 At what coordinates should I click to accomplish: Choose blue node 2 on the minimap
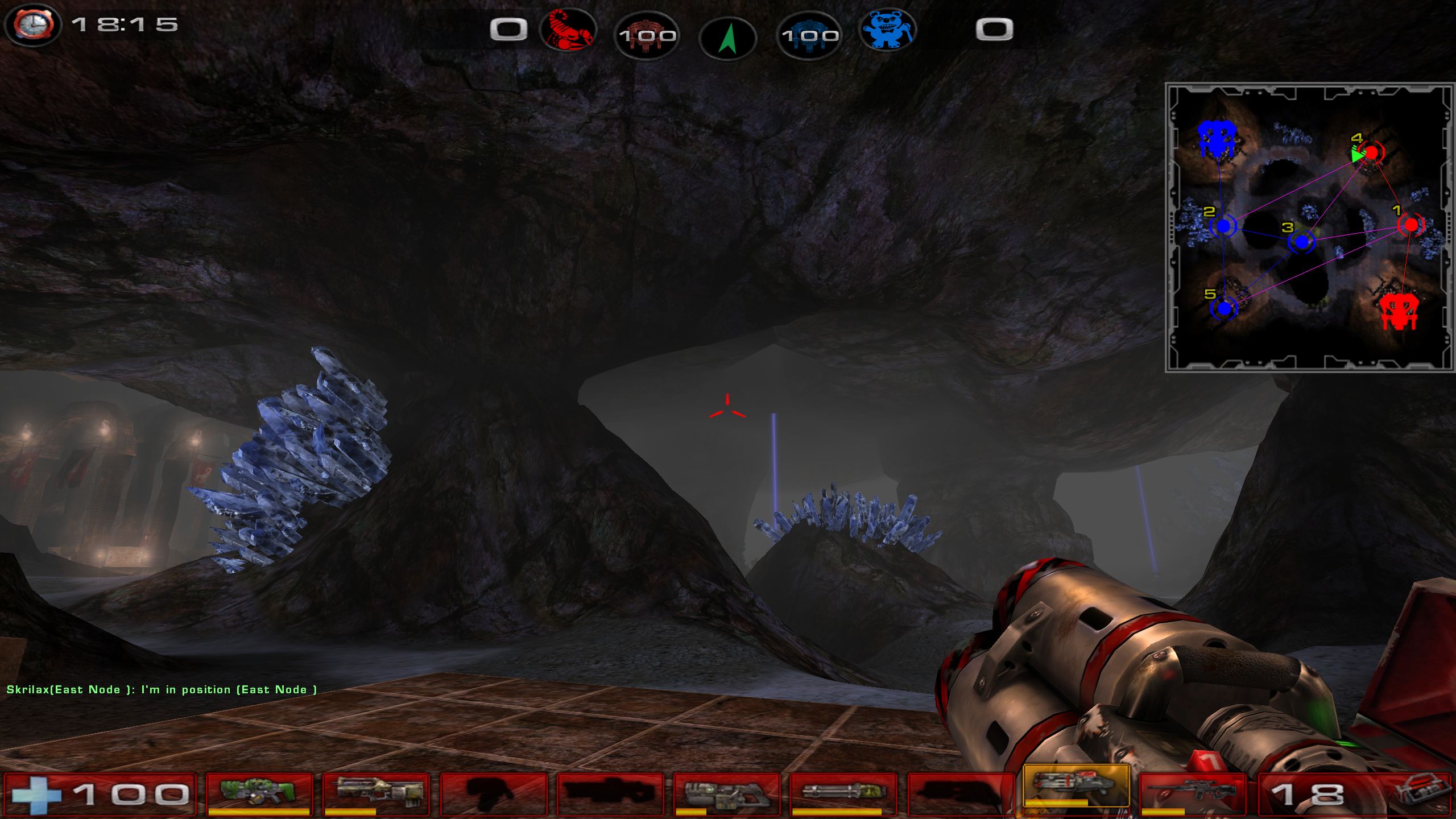pyautogui.click(x=1223, y=226)
